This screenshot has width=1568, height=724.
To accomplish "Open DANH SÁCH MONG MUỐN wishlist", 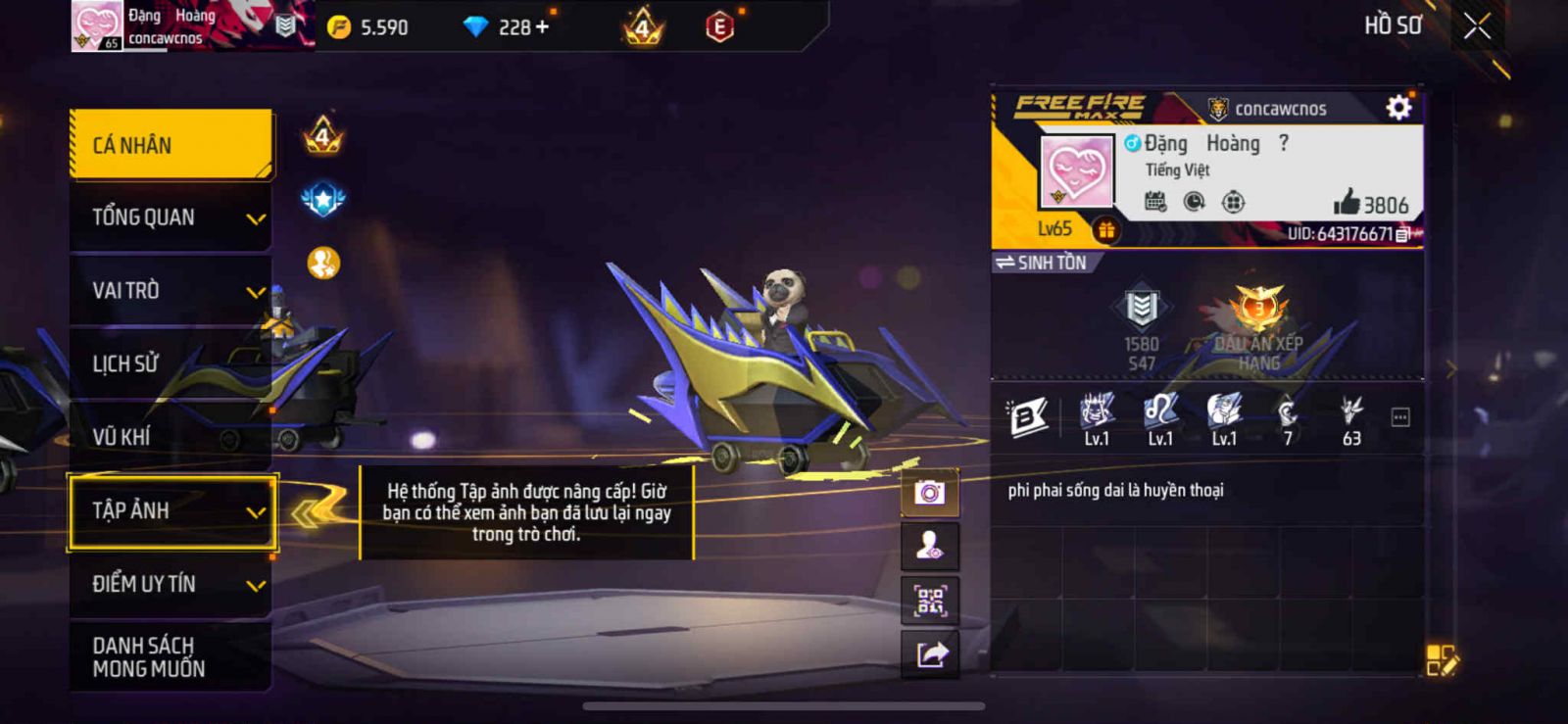I will [171, 656].
